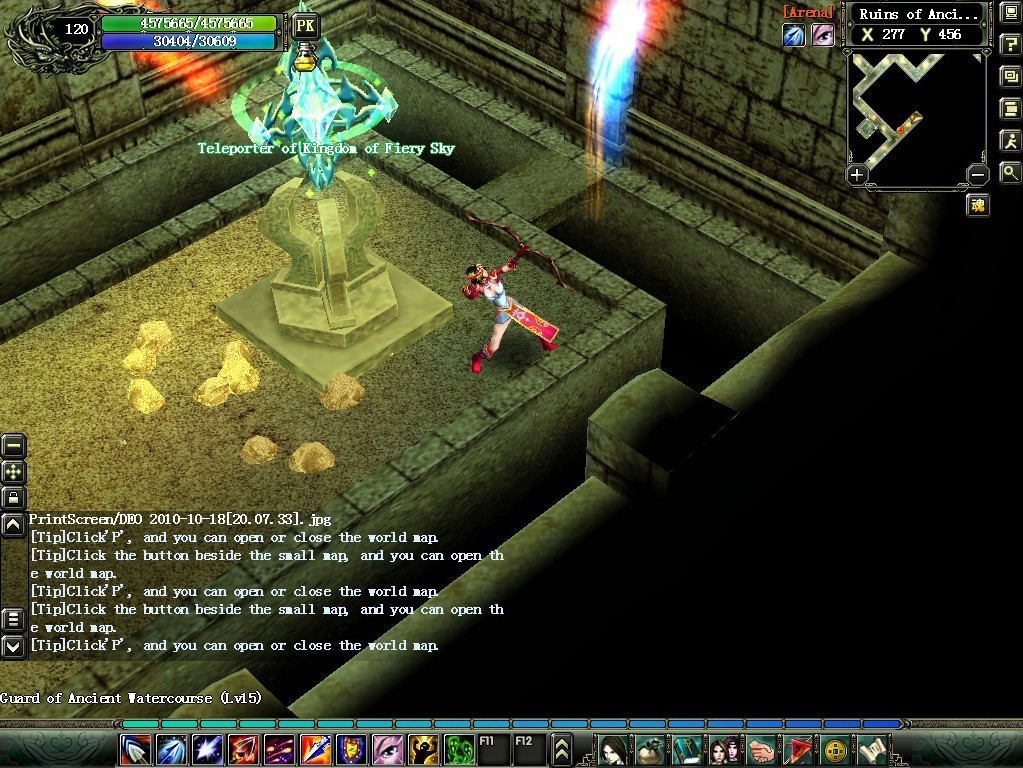1023x768 pixels.
Task: Zoom in the minimap with plus button
Action: click(x=857, y=175)
